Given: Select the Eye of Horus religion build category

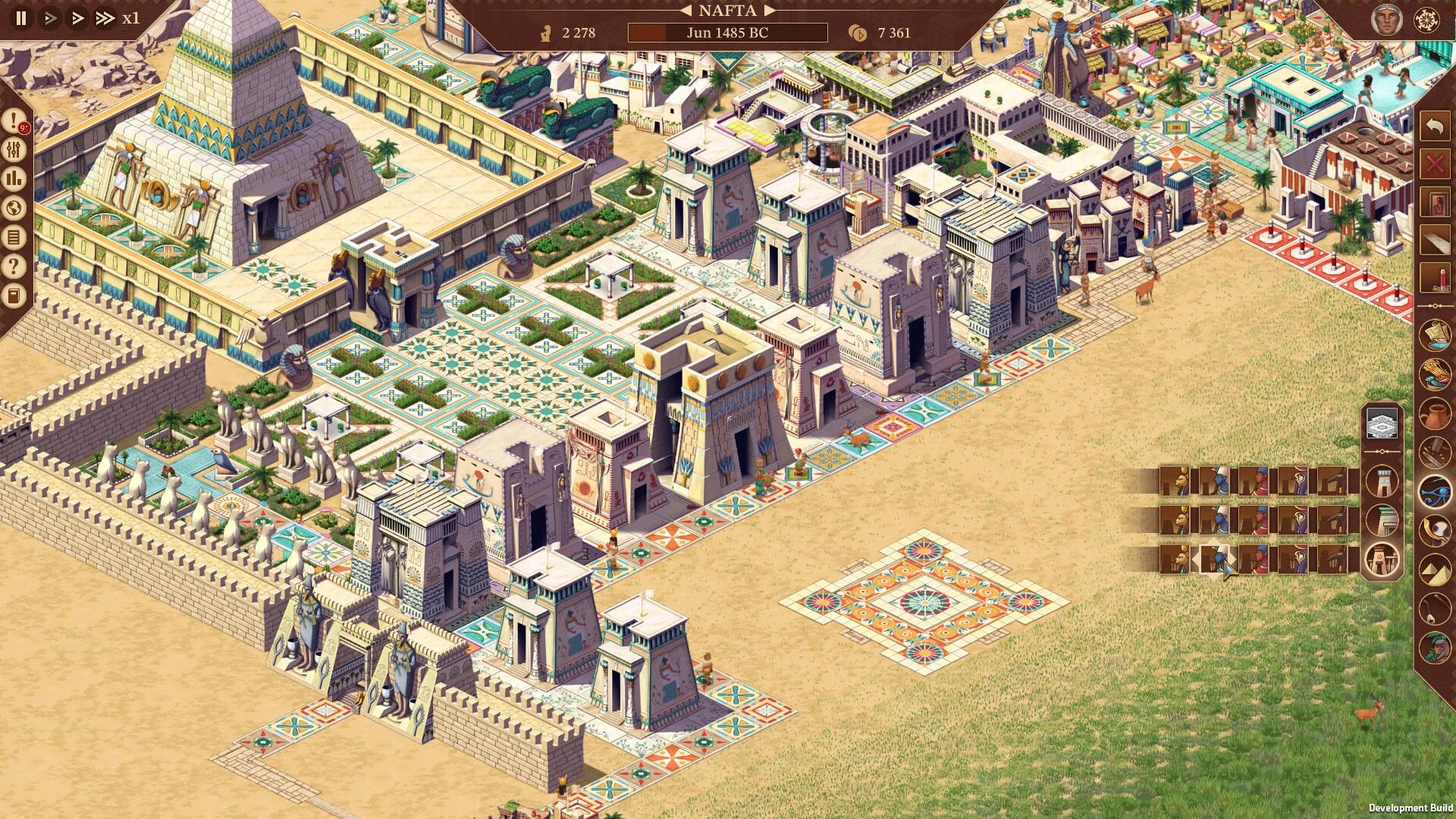Looking at the screenshot, I should (1437, 490).
